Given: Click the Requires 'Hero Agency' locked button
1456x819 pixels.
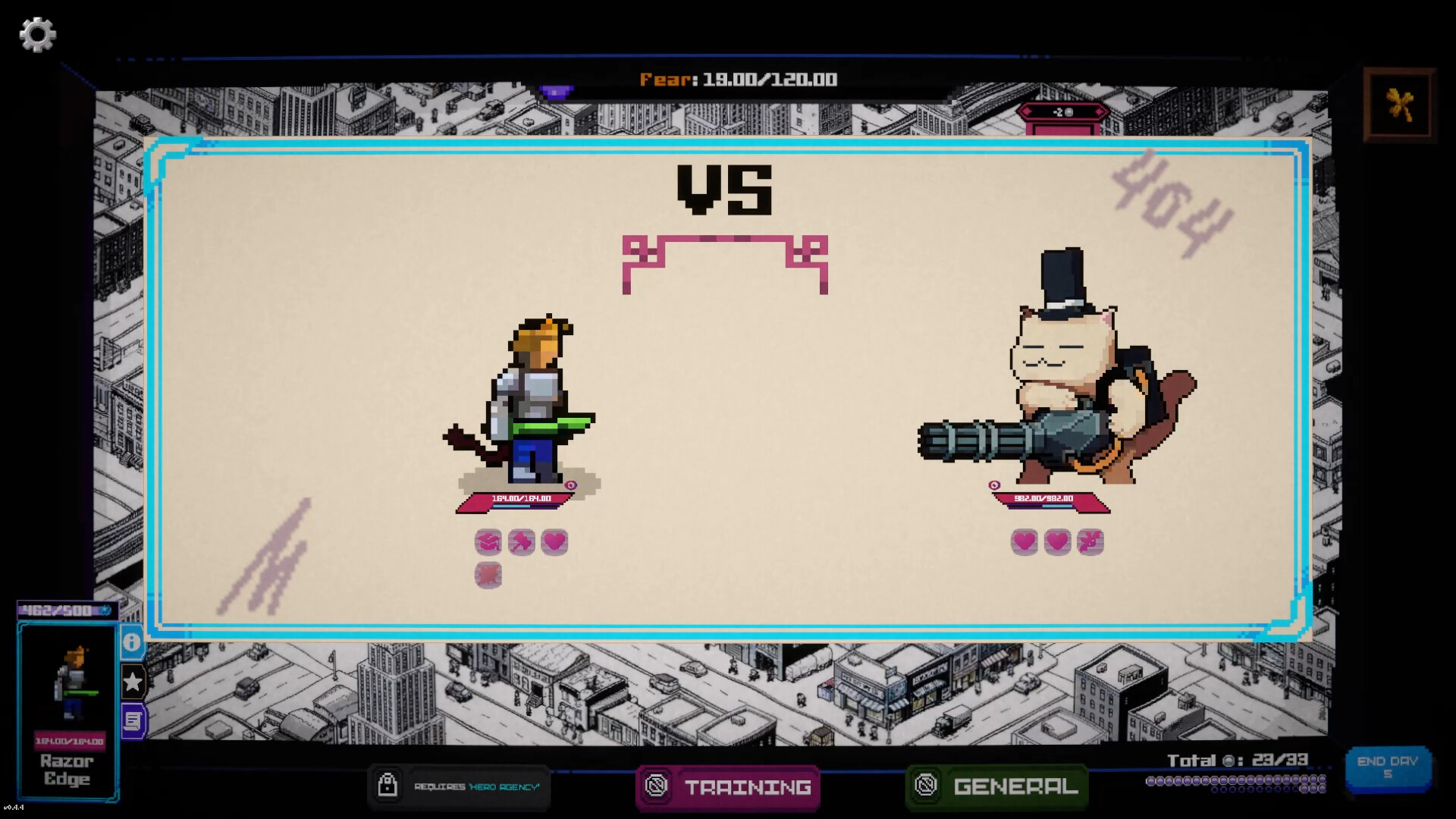Looking at the screenshot, I should click(459, 787).
